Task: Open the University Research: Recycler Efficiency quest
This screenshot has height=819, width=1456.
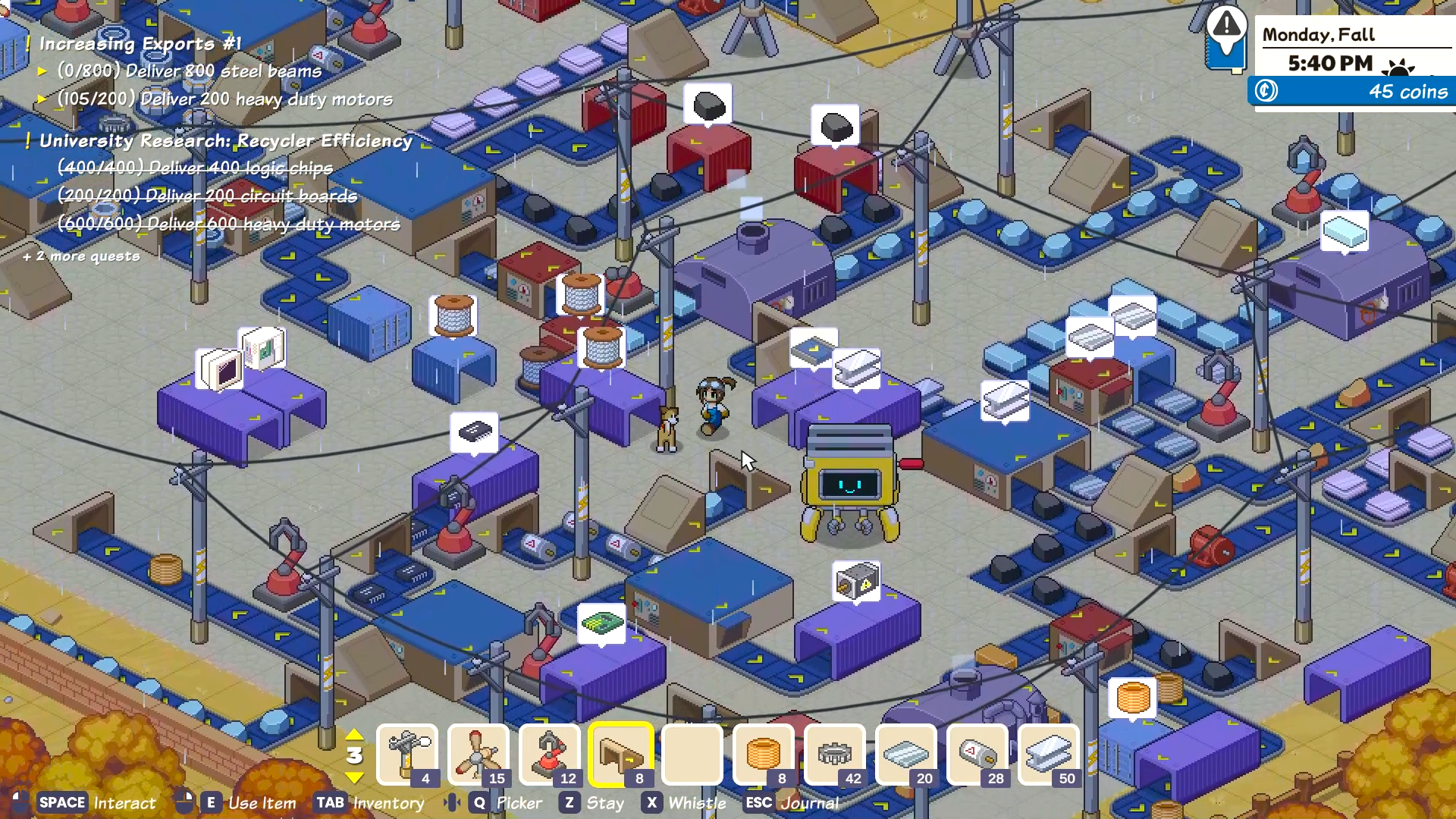Action: pyautogui.click(x=225, y=141)
